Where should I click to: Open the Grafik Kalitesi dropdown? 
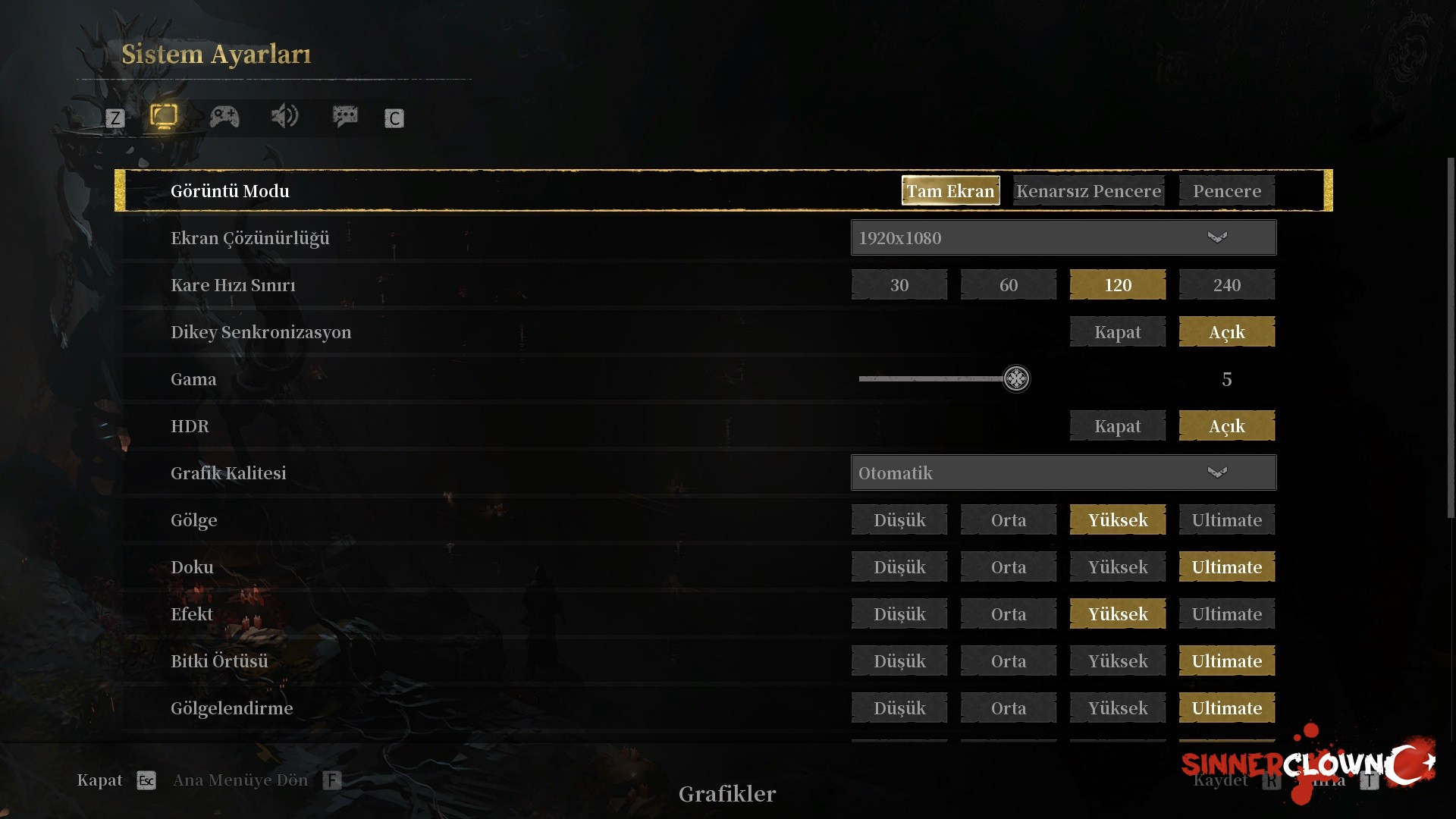(1063, 473)
